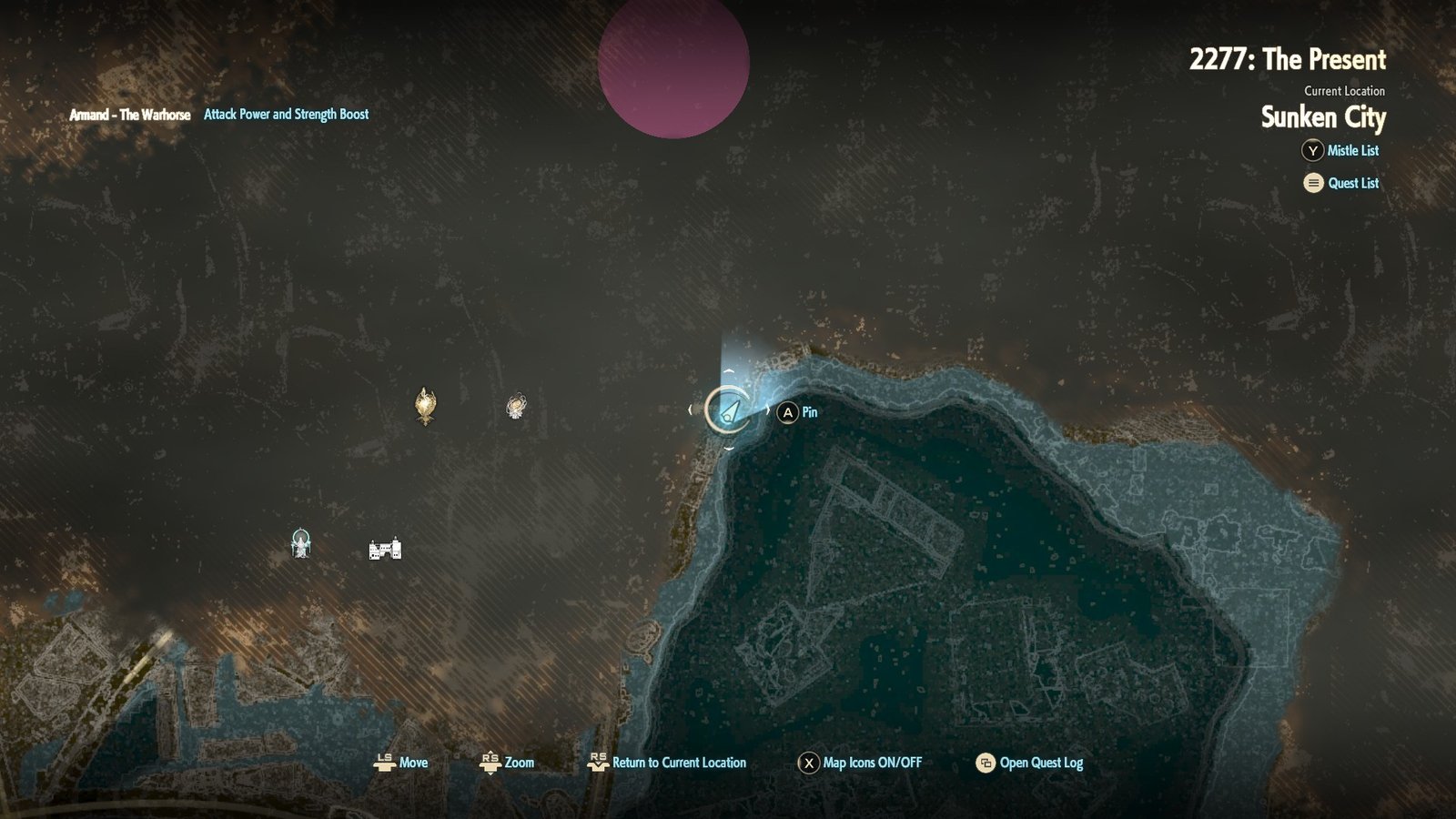Select Return to Current Location
The height and width of the screenshot is (819, 1456).
pyautogui.click(x=679, y=763)
